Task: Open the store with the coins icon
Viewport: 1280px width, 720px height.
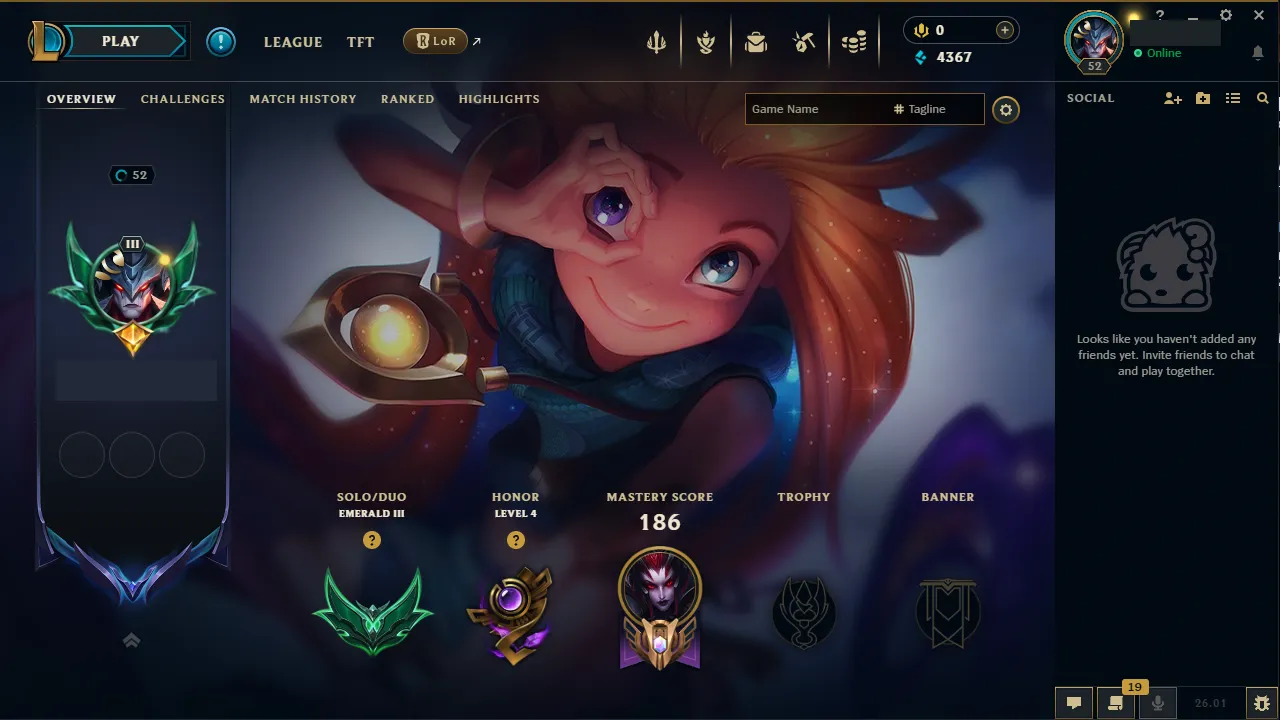Action: 854,41
